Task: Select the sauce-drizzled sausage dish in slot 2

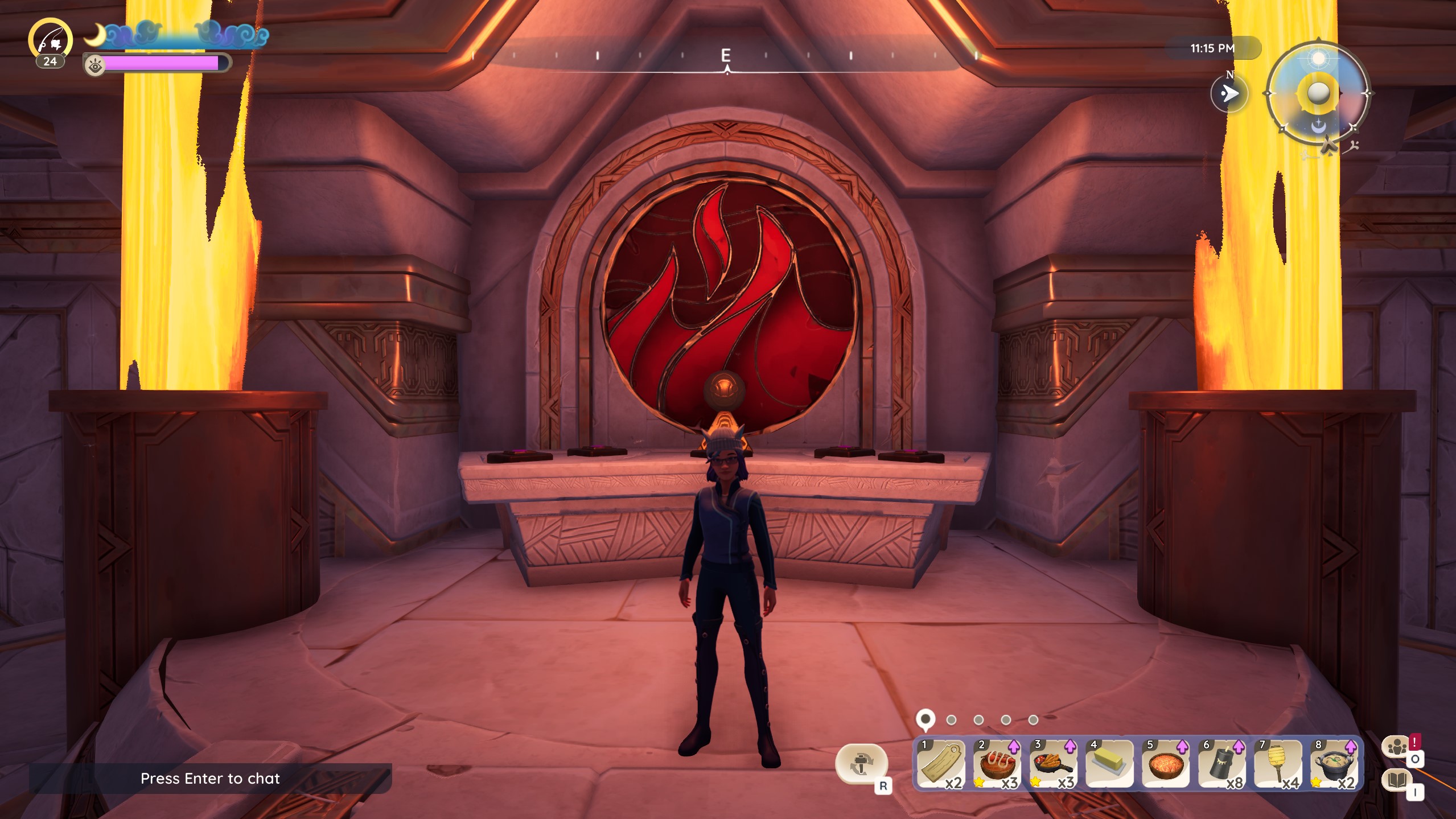Action: (x=997, y=764)
